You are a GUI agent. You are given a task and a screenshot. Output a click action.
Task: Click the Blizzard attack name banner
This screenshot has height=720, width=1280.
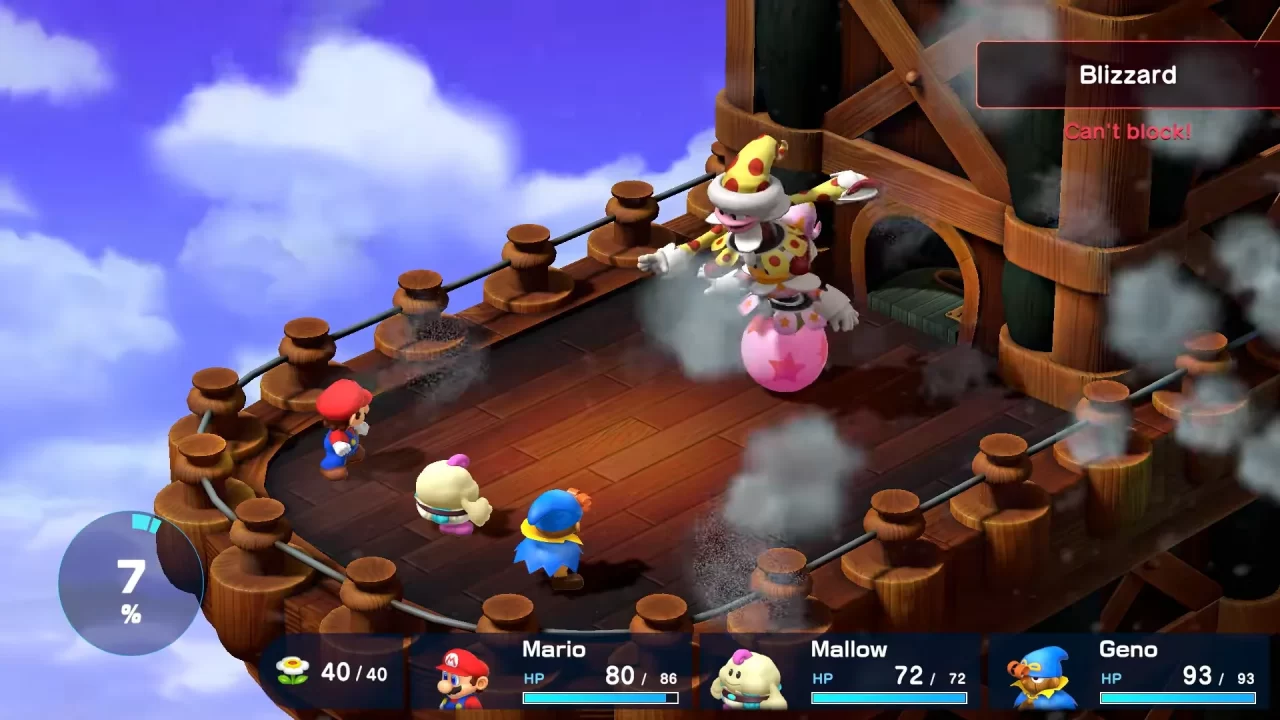[x=1127, y=75]
